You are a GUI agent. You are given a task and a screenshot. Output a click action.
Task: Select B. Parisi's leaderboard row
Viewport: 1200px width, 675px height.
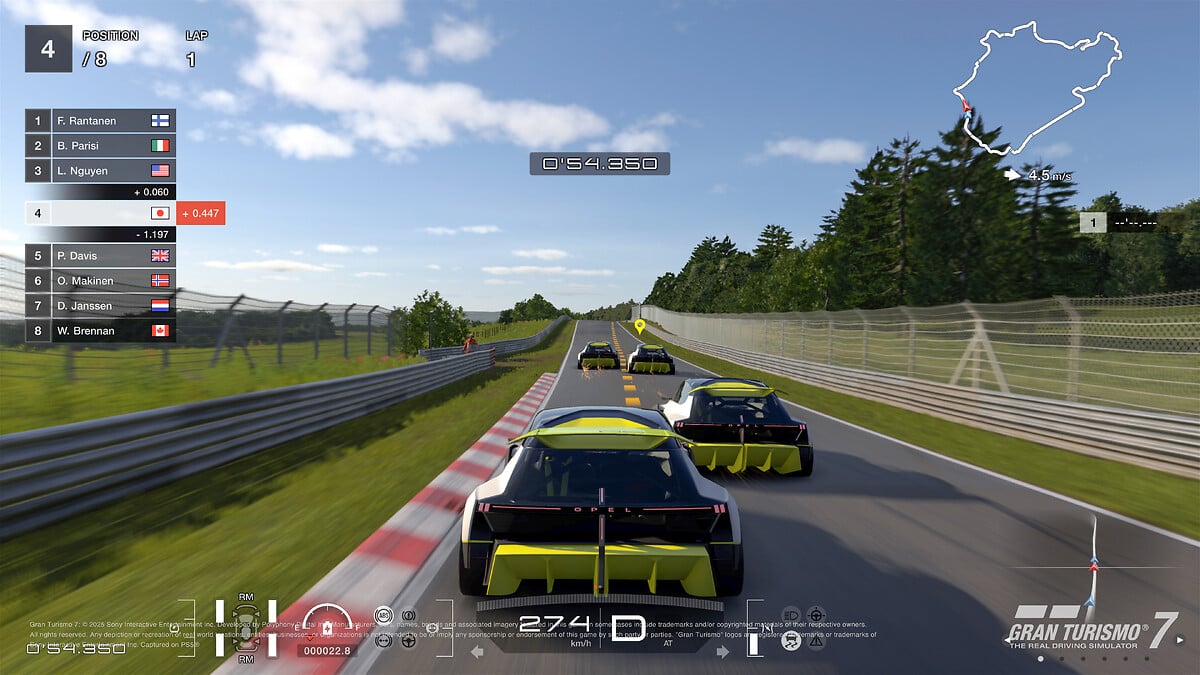click(100, 146)
